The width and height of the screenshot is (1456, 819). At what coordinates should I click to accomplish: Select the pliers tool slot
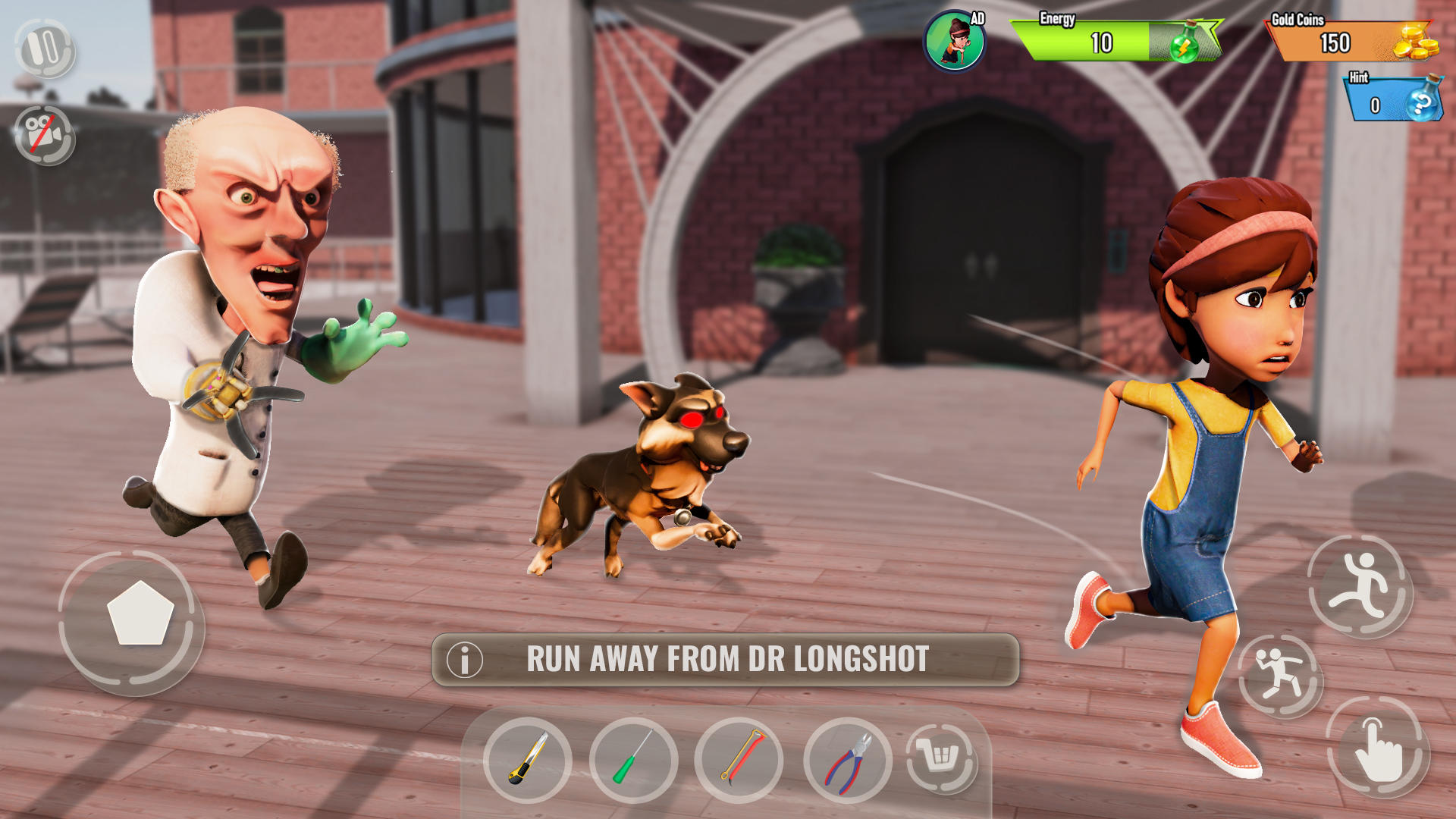[x=848, y=759]
